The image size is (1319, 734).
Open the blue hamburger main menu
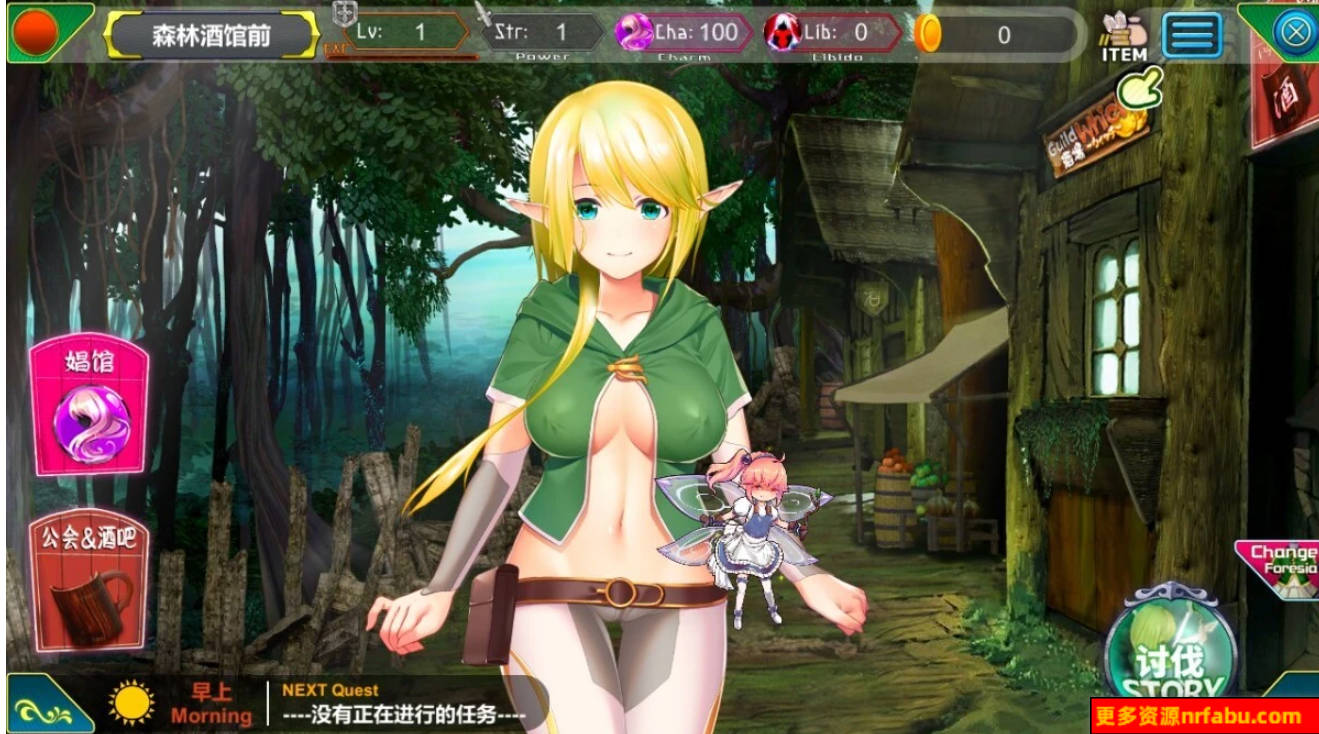(x=1192, y=32)
